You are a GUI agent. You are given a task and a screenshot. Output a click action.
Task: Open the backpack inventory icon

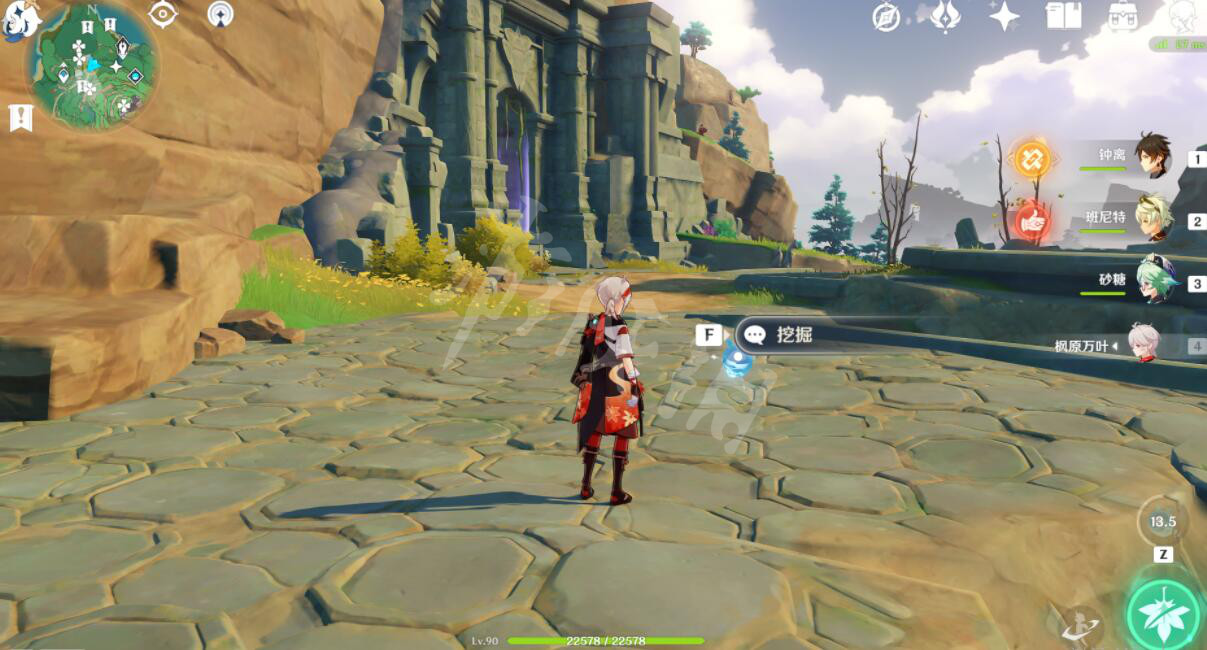pos(1122,16)
